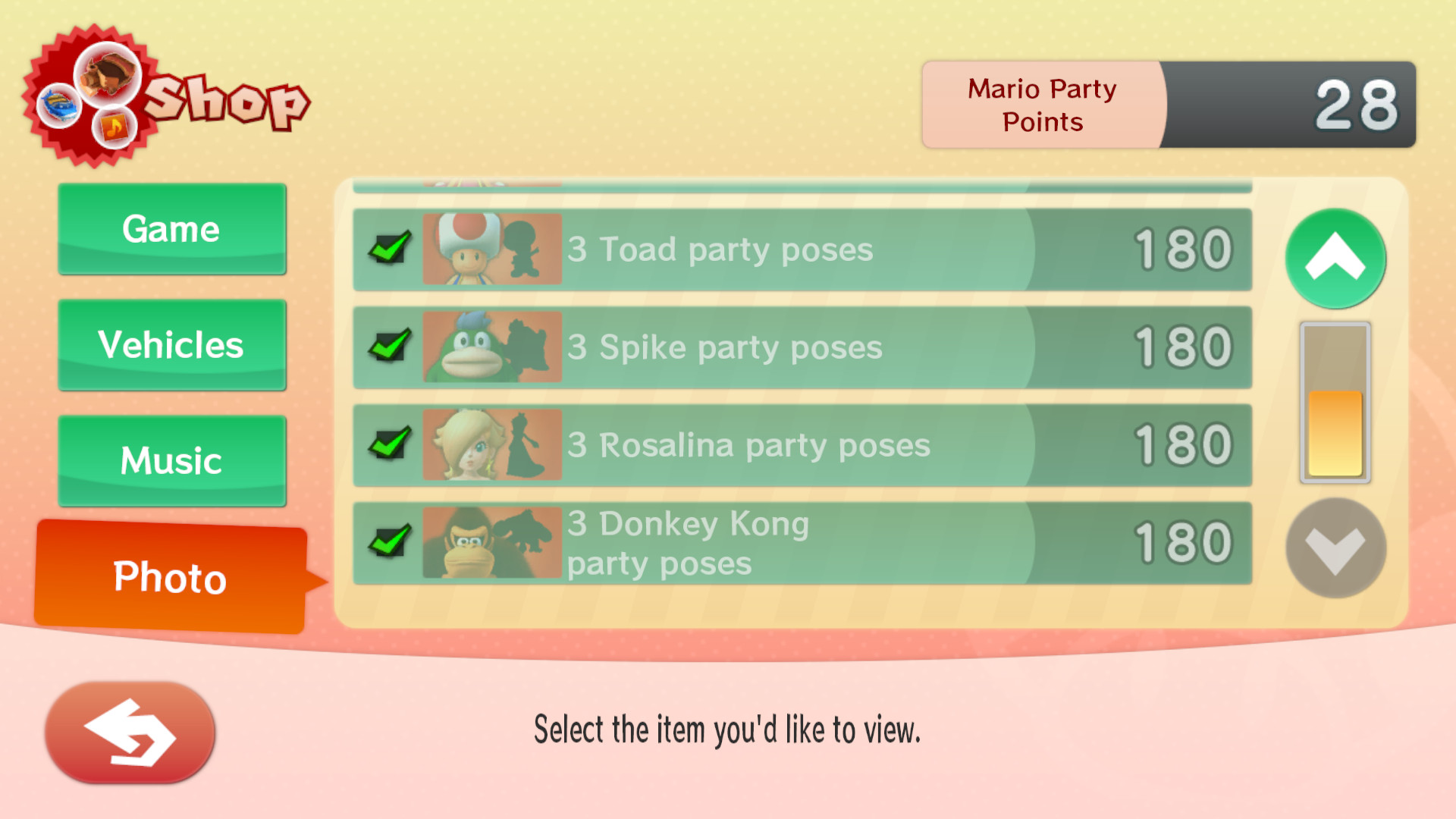Open the Game shop section

[171, 229]
